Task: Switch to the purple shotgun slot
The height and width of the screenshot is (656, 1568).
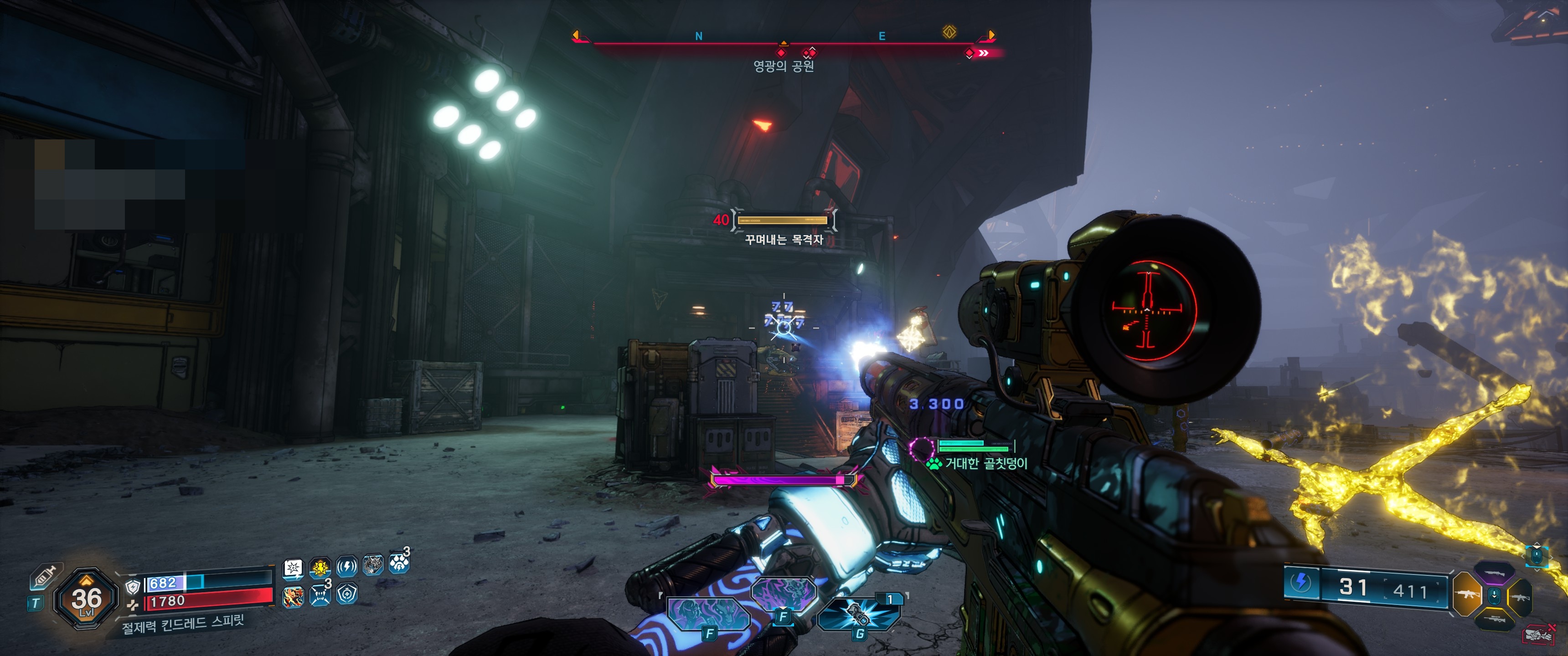Action: pyautogui.click(x=1494, y=573)
